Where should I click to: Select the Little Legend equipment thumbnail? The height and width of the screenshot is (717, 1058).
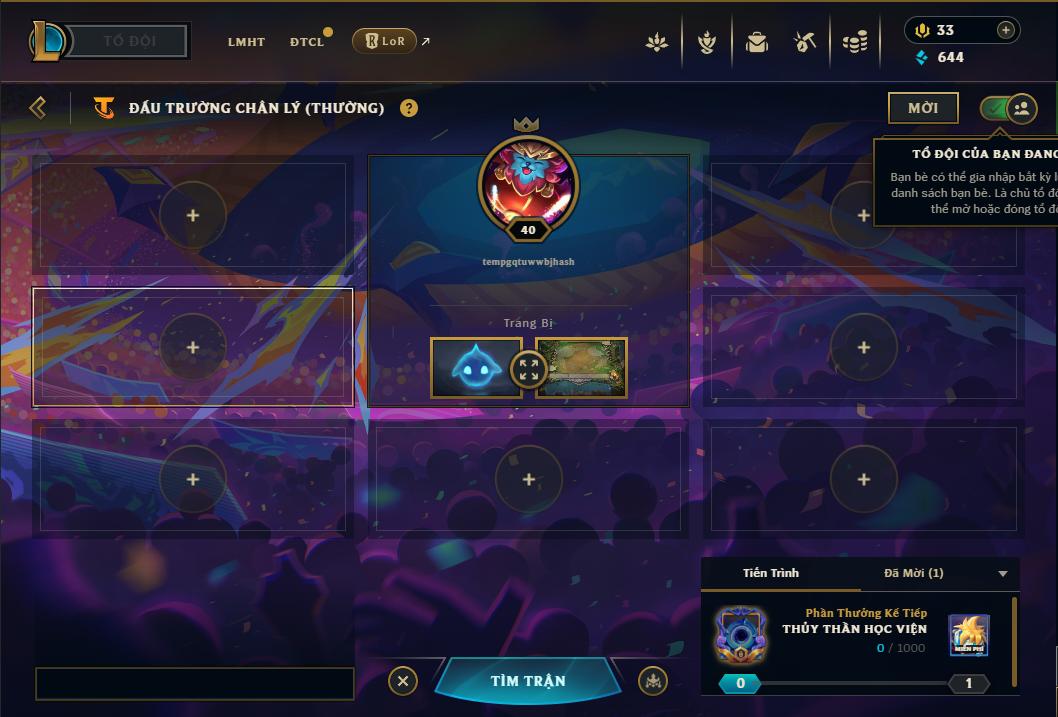(476, 367)
